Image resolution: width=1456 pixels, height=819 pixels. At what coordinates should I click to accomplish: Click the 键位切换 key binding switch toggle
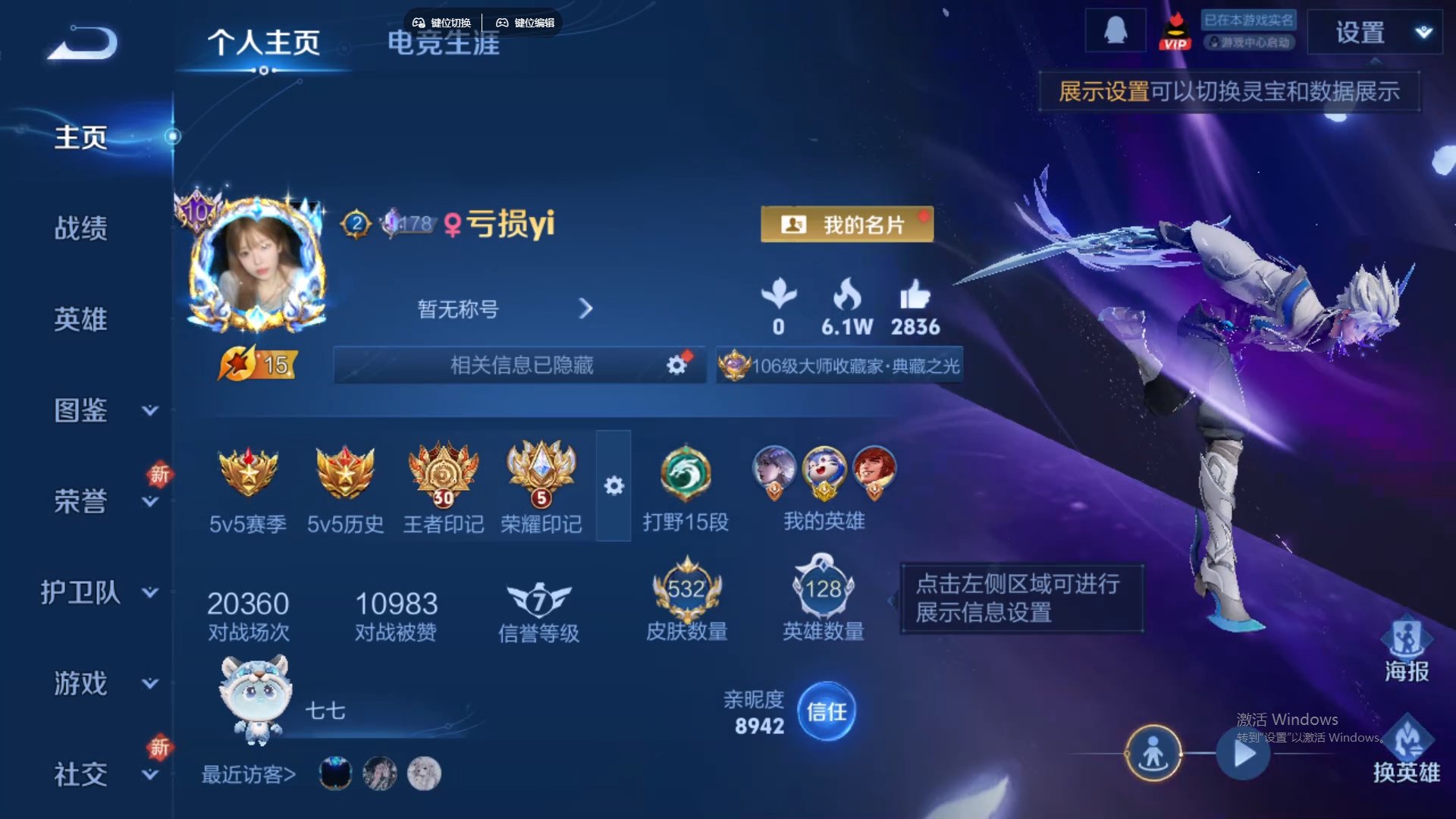(442, 22)
